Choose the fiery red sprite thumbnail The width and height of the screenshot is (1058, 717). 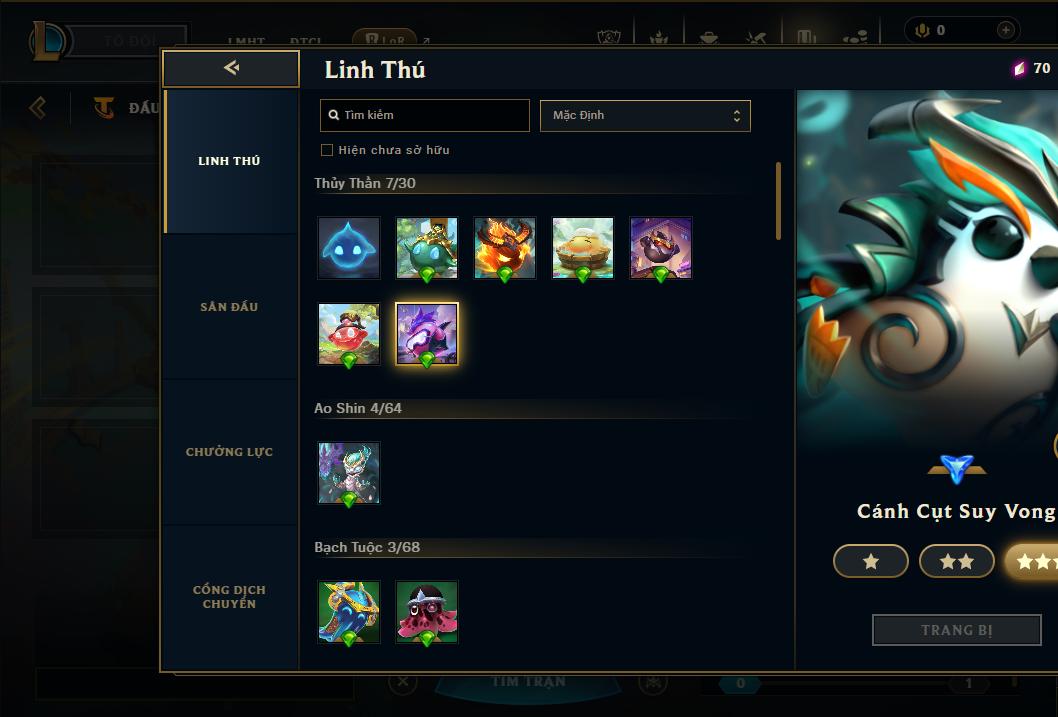coord(505,248)
